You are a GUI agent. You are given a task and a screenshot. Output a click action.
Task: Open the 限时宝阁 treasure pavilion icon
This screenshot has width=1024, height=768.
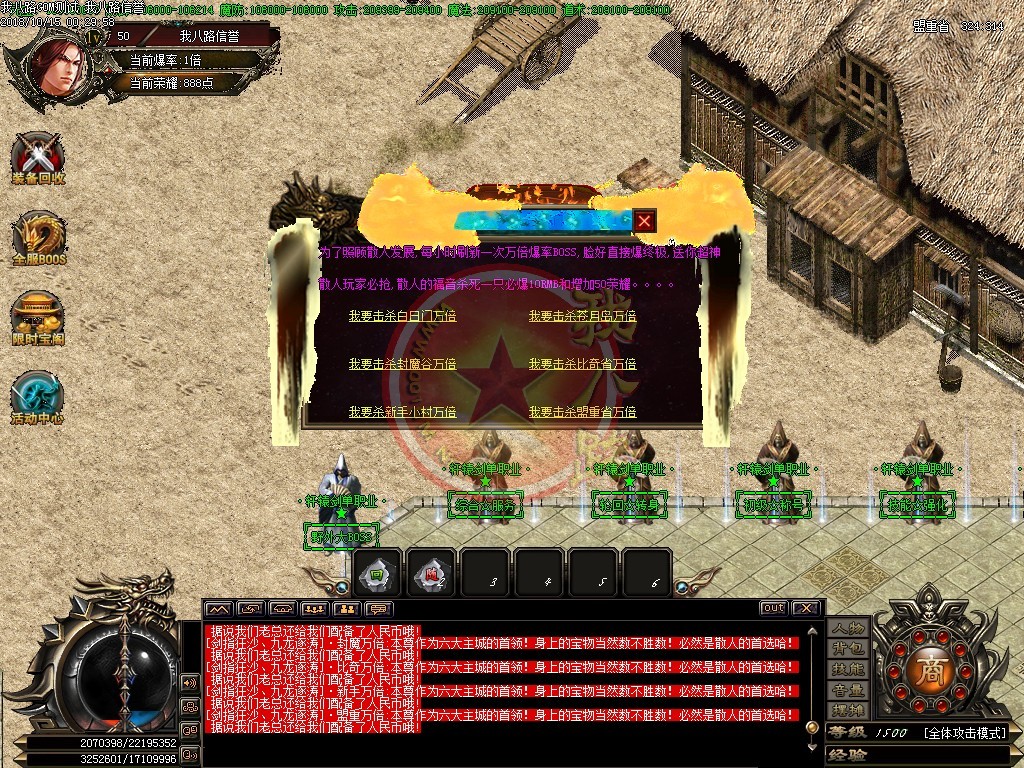click(38, 316)
